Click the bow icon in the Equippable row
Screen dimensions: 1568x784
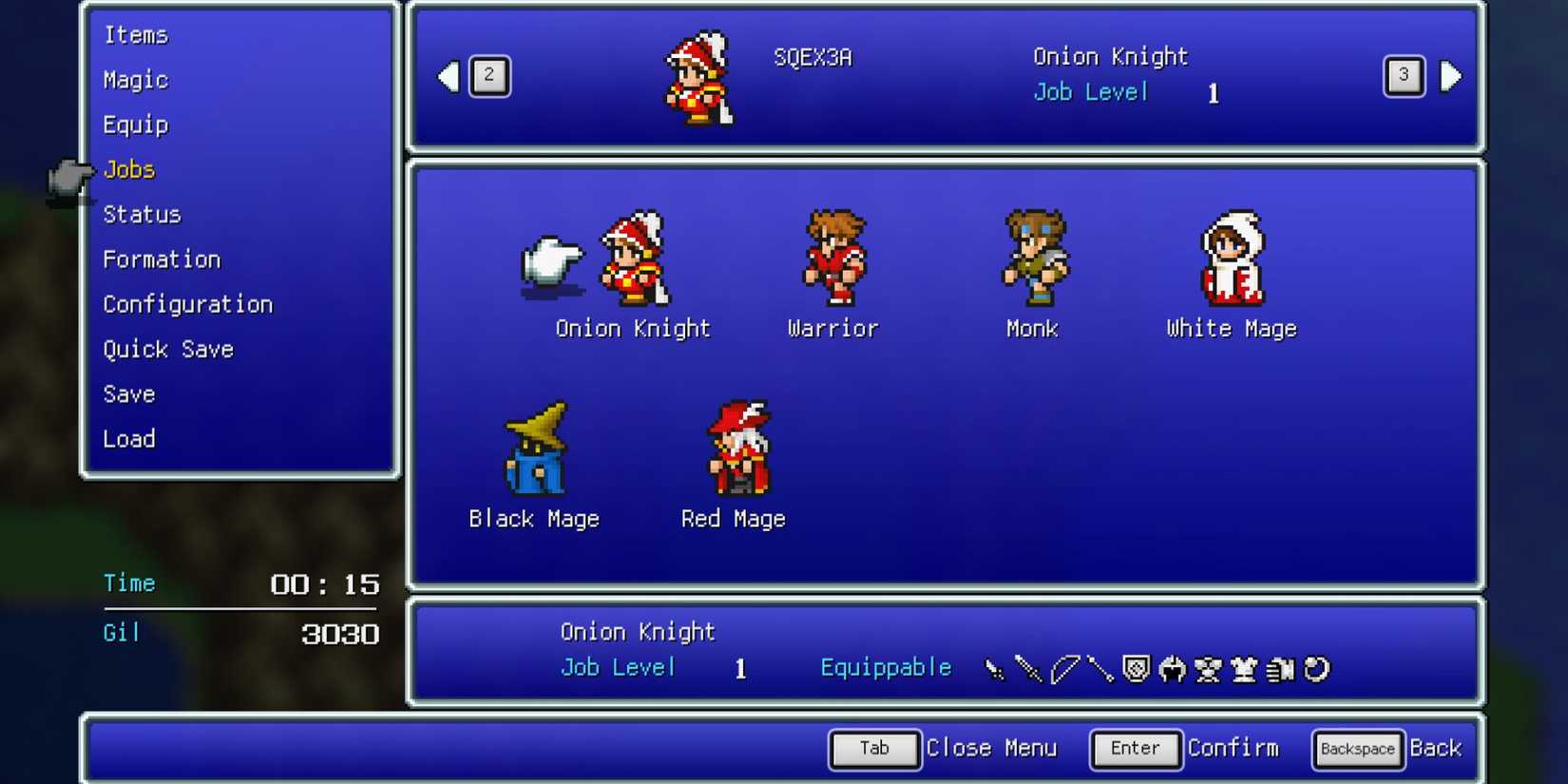[1064, 668]
